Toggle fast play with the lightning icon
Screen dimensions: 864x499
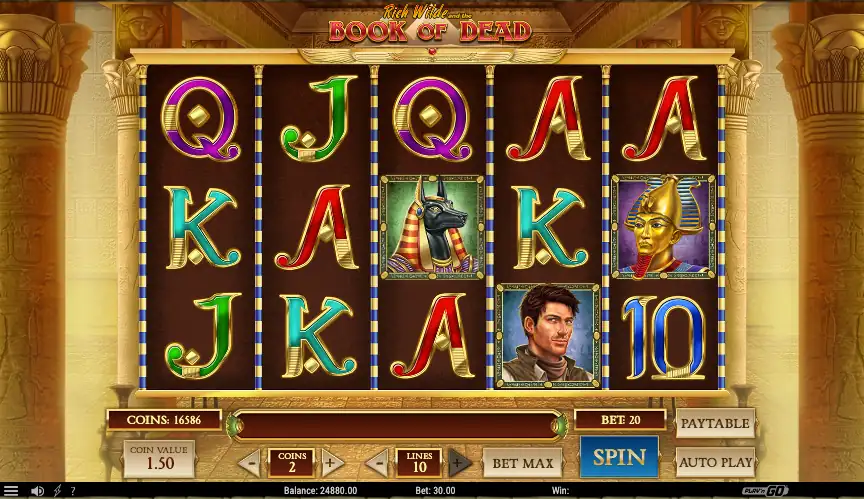click(56, 491)
